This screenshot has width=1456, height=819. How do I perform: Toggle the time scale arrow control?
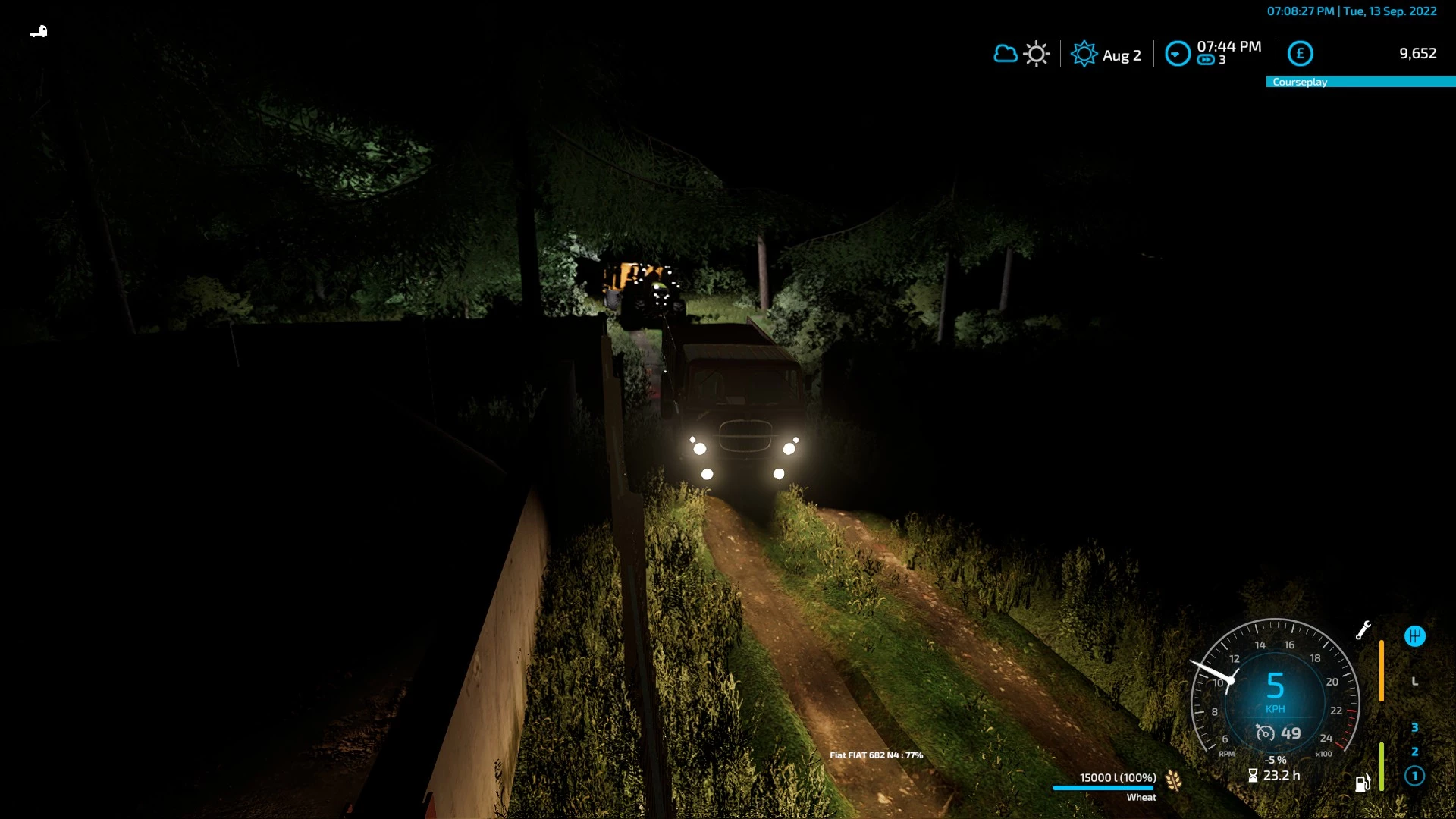pyautogui.click(x=1178, y=53)
